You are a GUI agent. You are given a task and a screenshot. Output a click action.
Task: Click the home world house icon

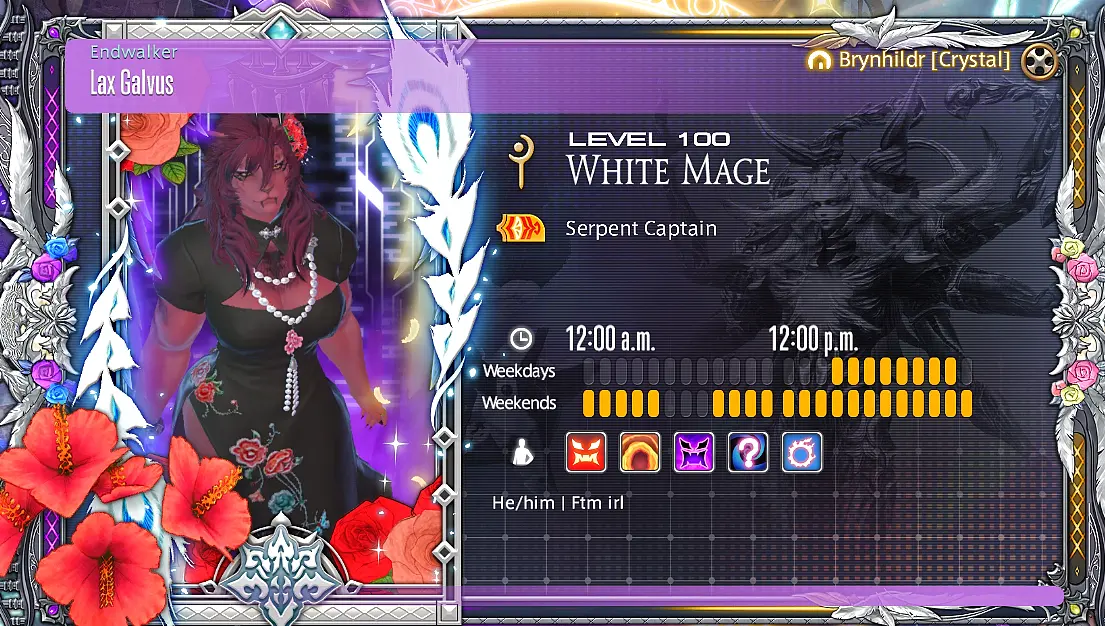tap(819, 60)
